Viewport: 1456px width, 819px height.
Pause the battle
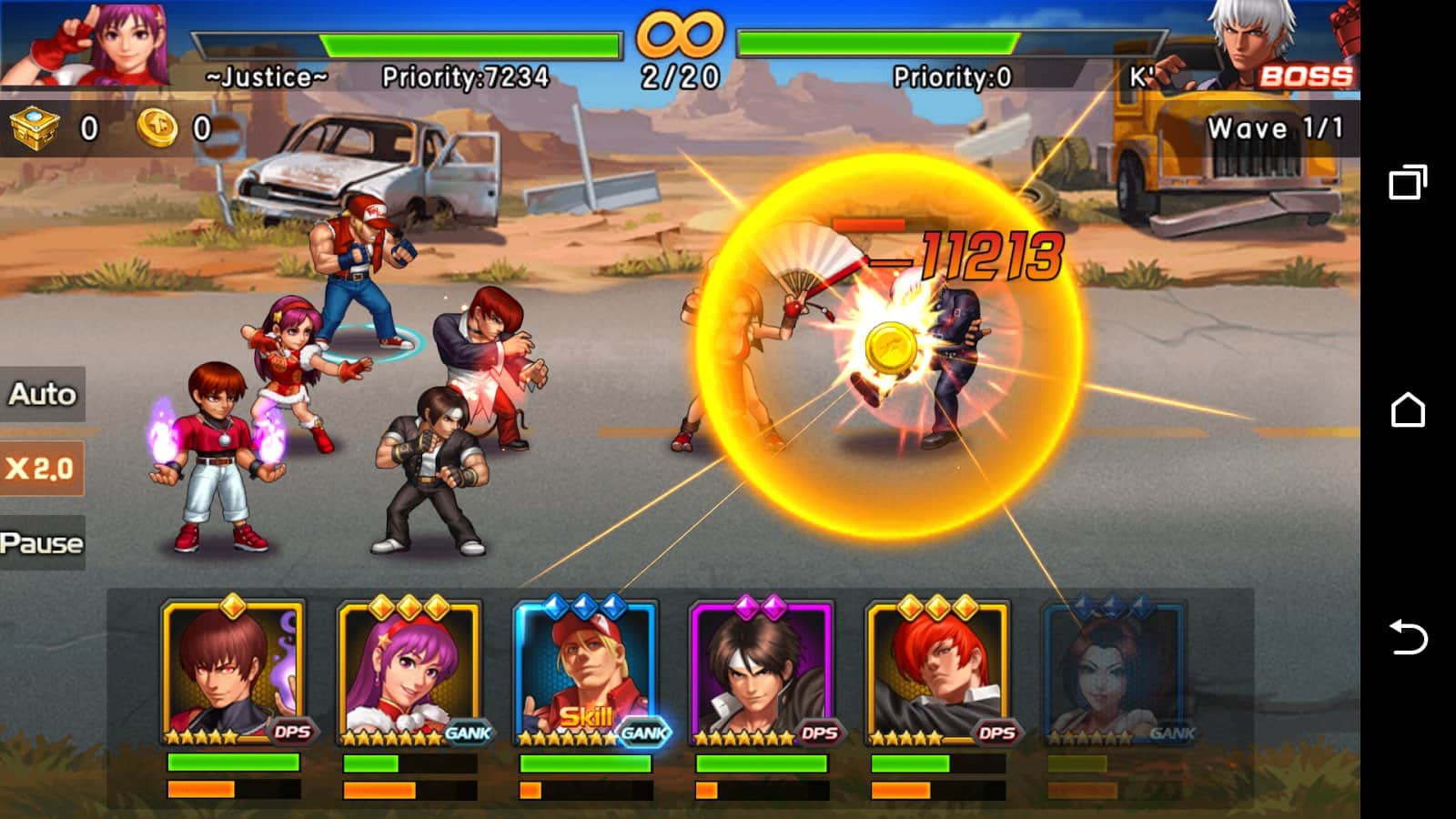coord(42,543)
